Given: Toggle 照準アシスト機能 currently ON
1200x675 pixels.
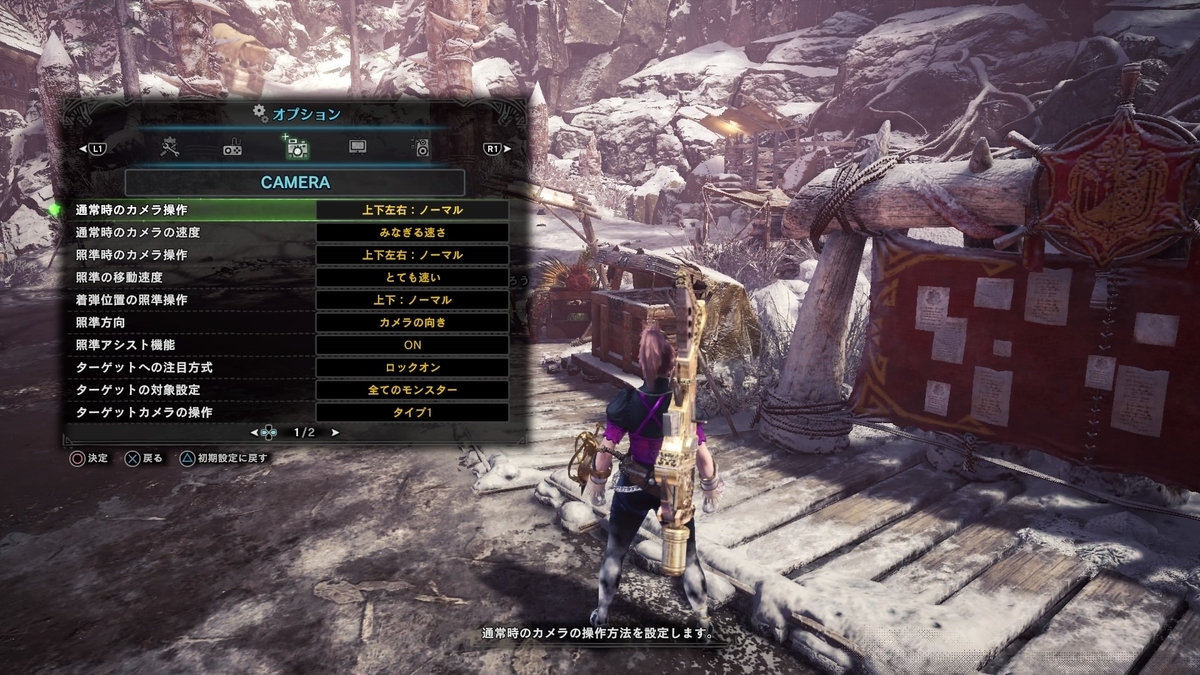Looking at the screenshot, I should 412,345.
